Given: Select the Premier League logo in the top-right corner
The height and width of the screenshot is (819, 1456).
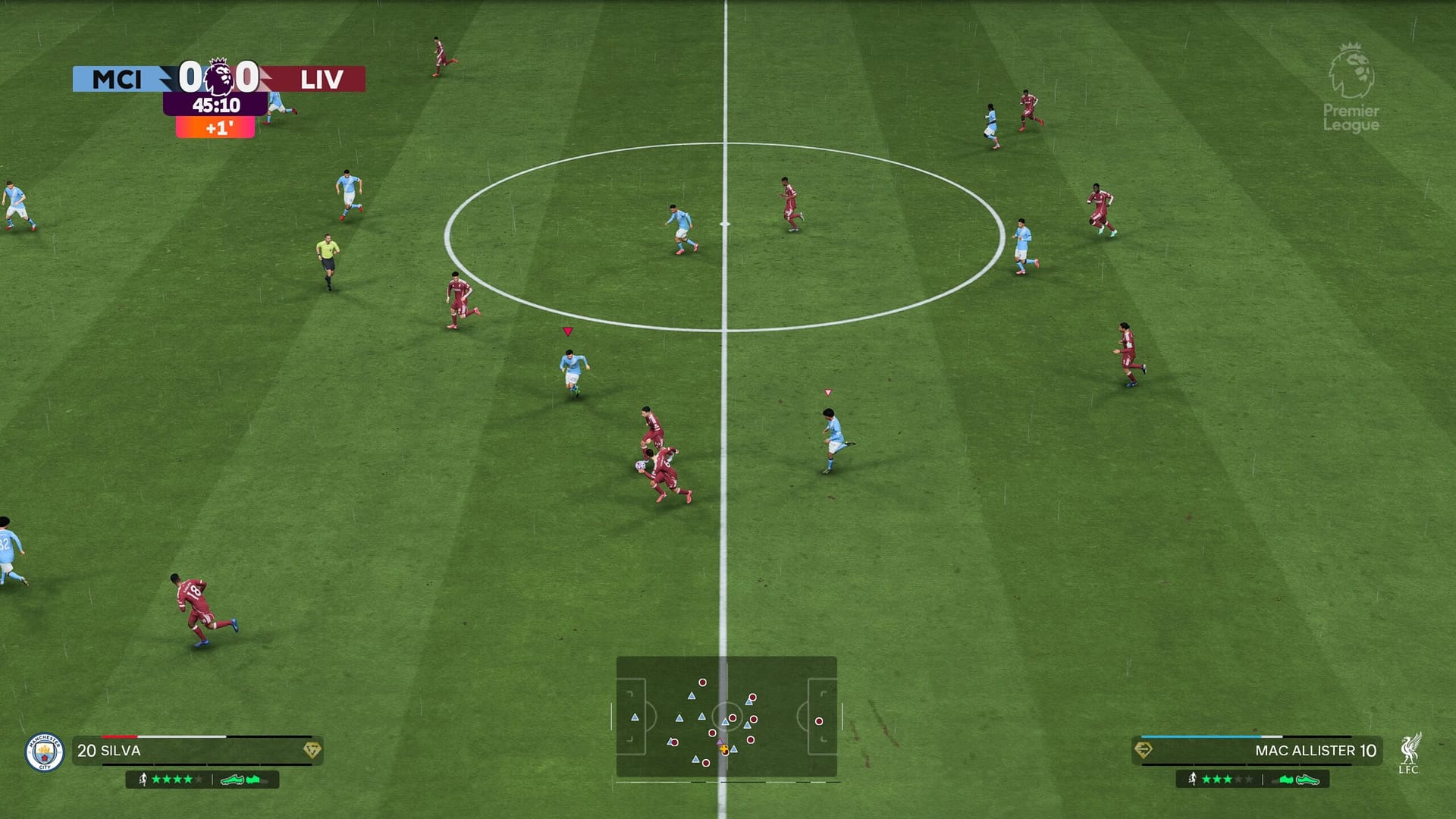Looking at the screenshot, I should tap(1351, 82).
